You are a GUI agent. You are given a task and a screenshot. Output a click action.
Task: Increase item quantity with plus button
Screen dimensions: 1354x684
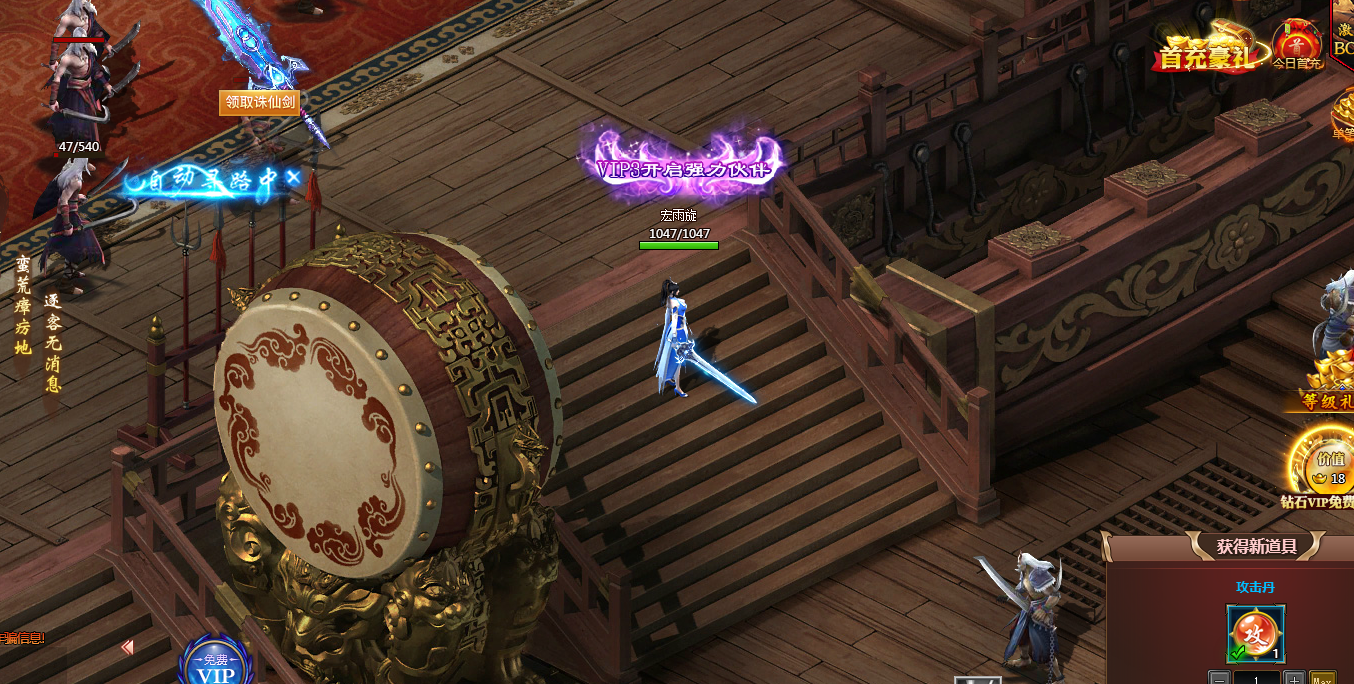(1293, 678)
